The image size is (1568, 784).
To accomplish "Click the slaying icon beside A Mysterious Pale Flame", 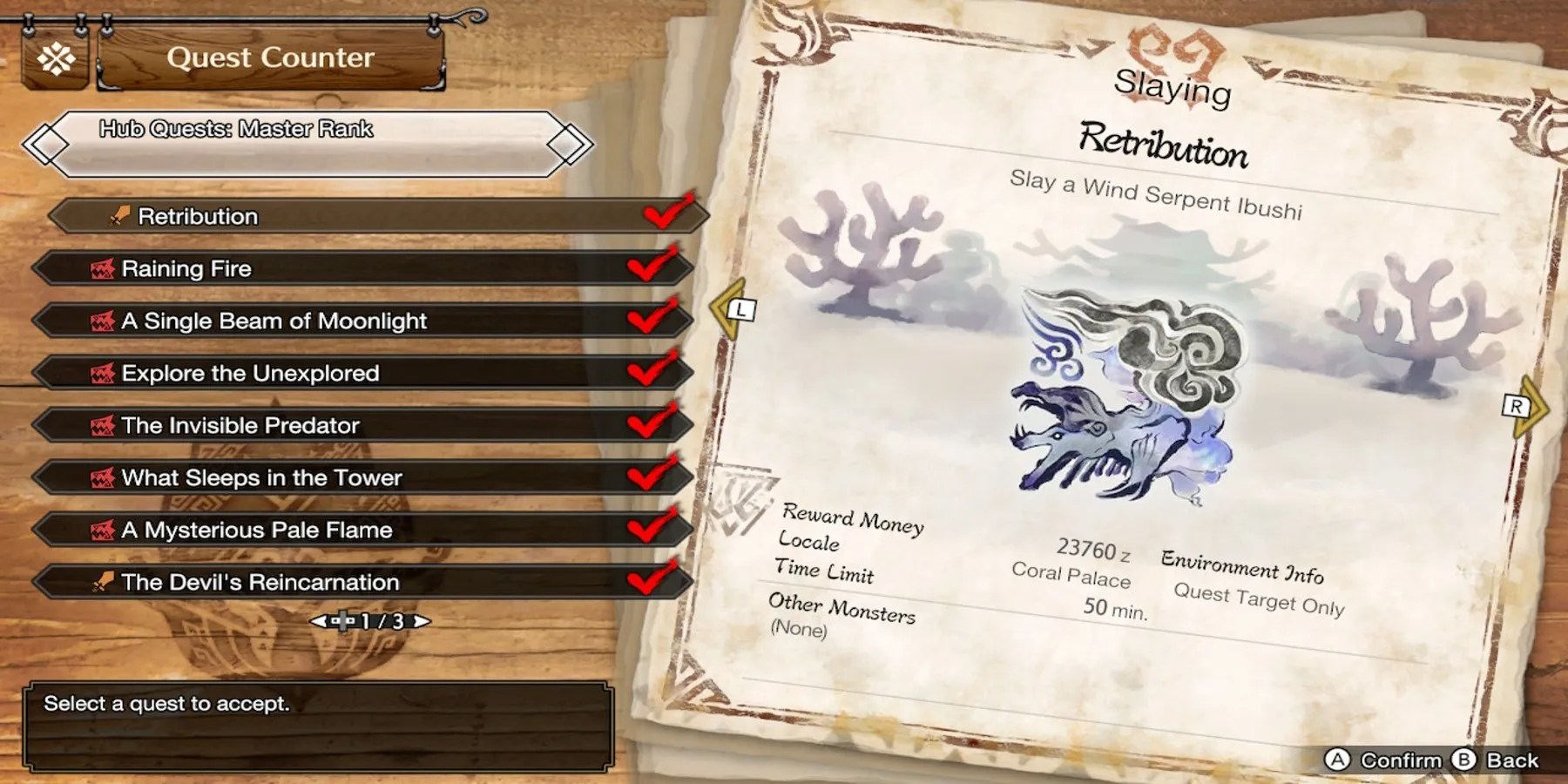I will coord(102,529).
